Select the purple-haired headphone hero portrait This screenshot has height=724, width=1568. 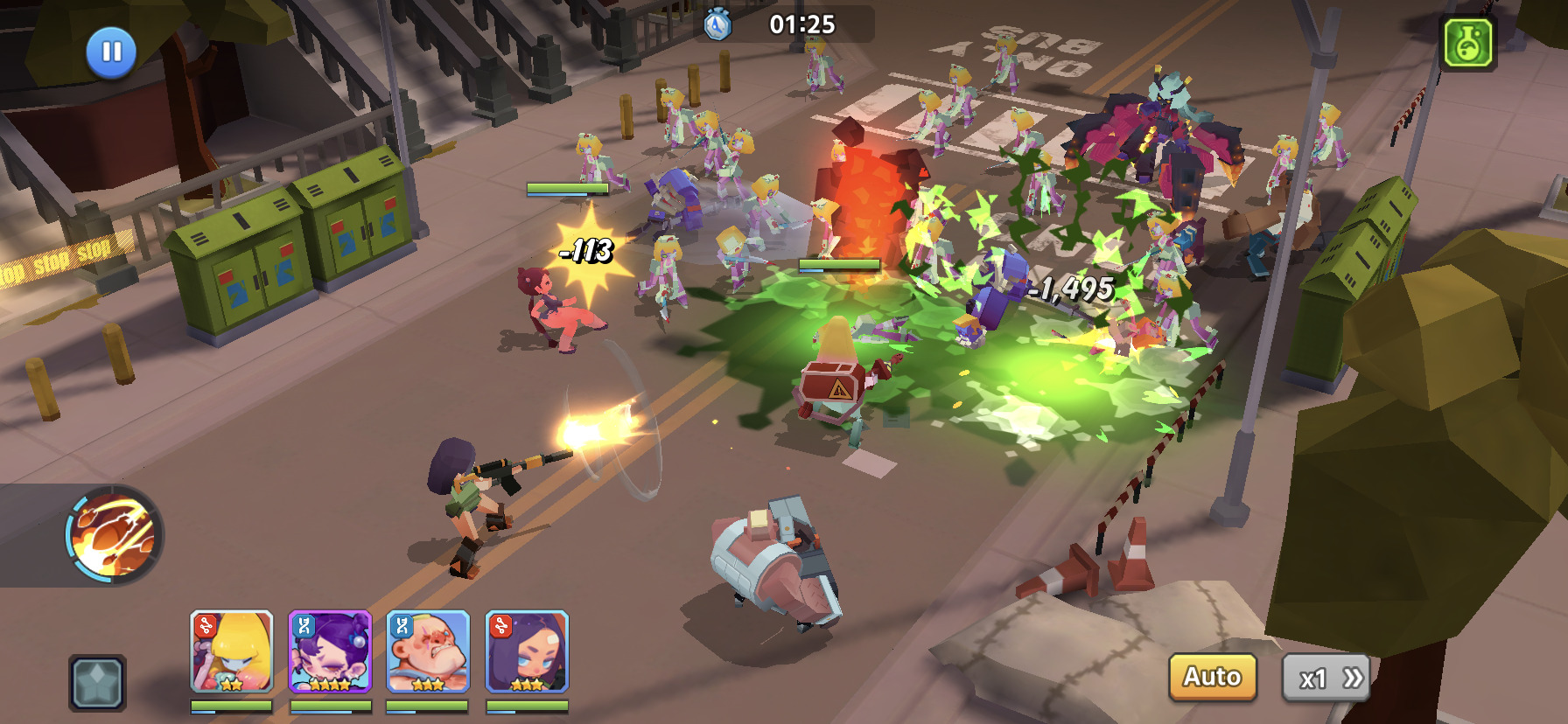click(330, 651)
